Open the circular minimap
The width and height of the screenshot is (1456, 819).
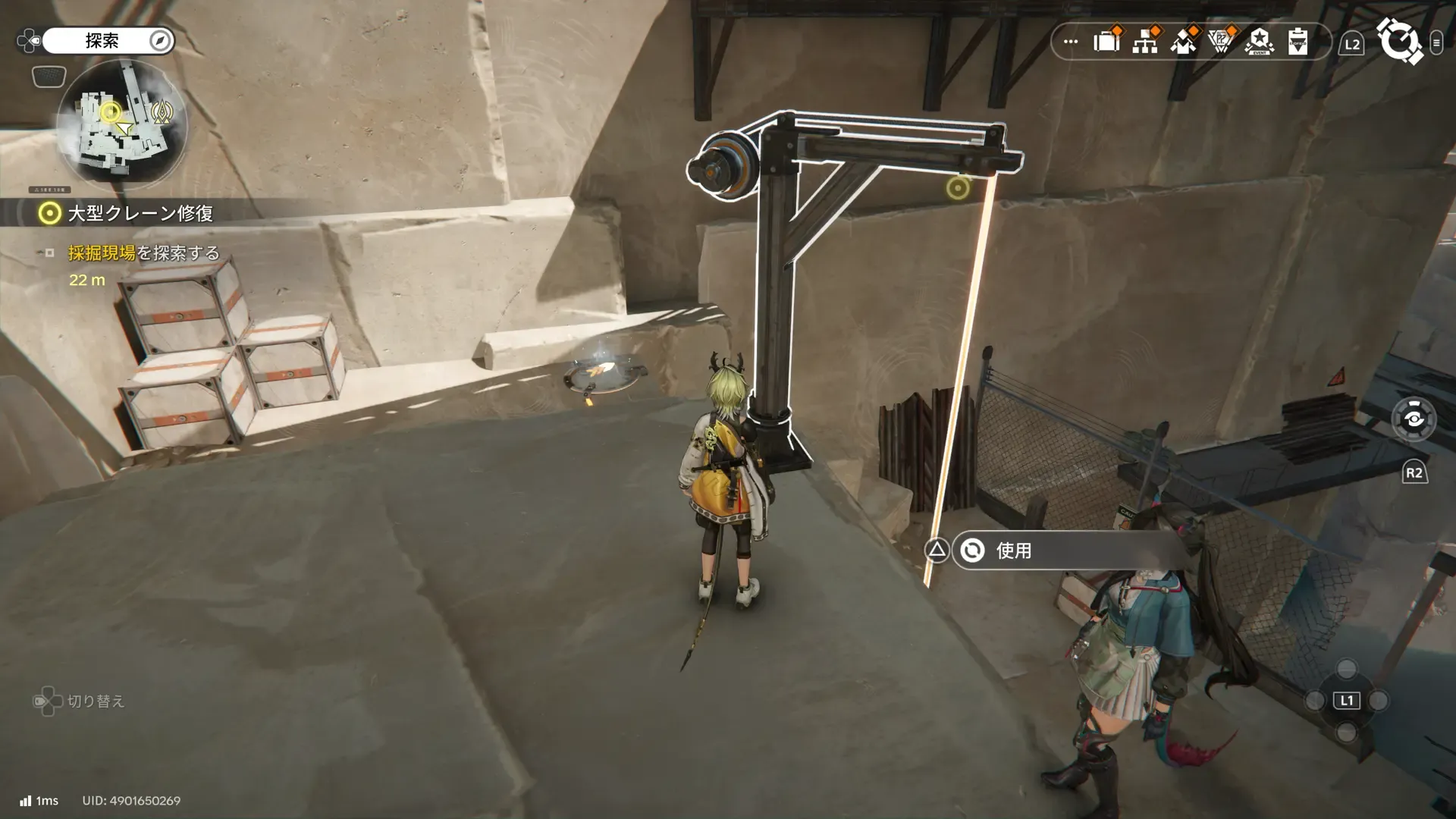pyautogui.click(x=122, y=126)
